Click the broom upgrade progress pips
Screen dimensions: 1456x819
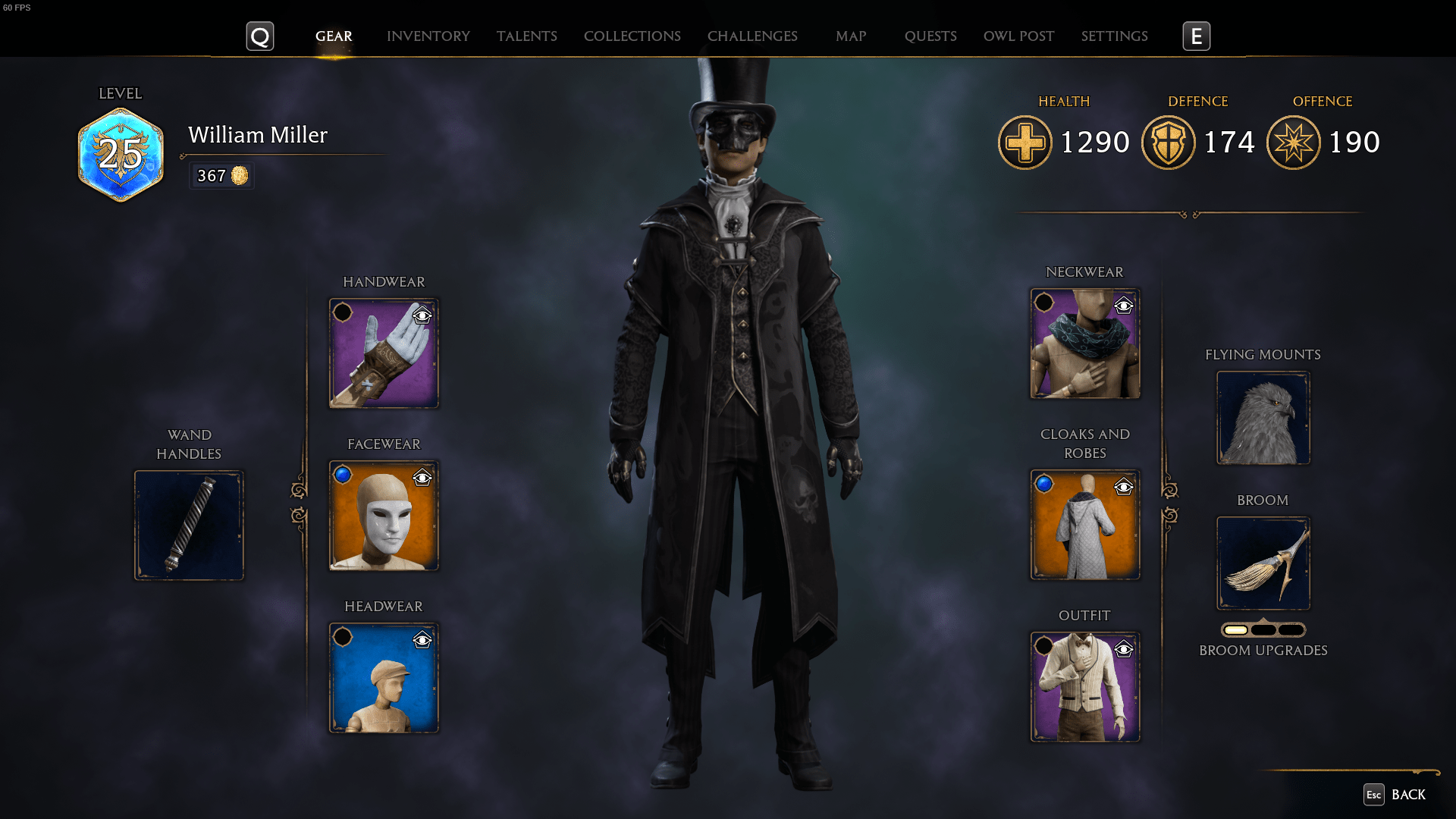(x=1263, y=629)
